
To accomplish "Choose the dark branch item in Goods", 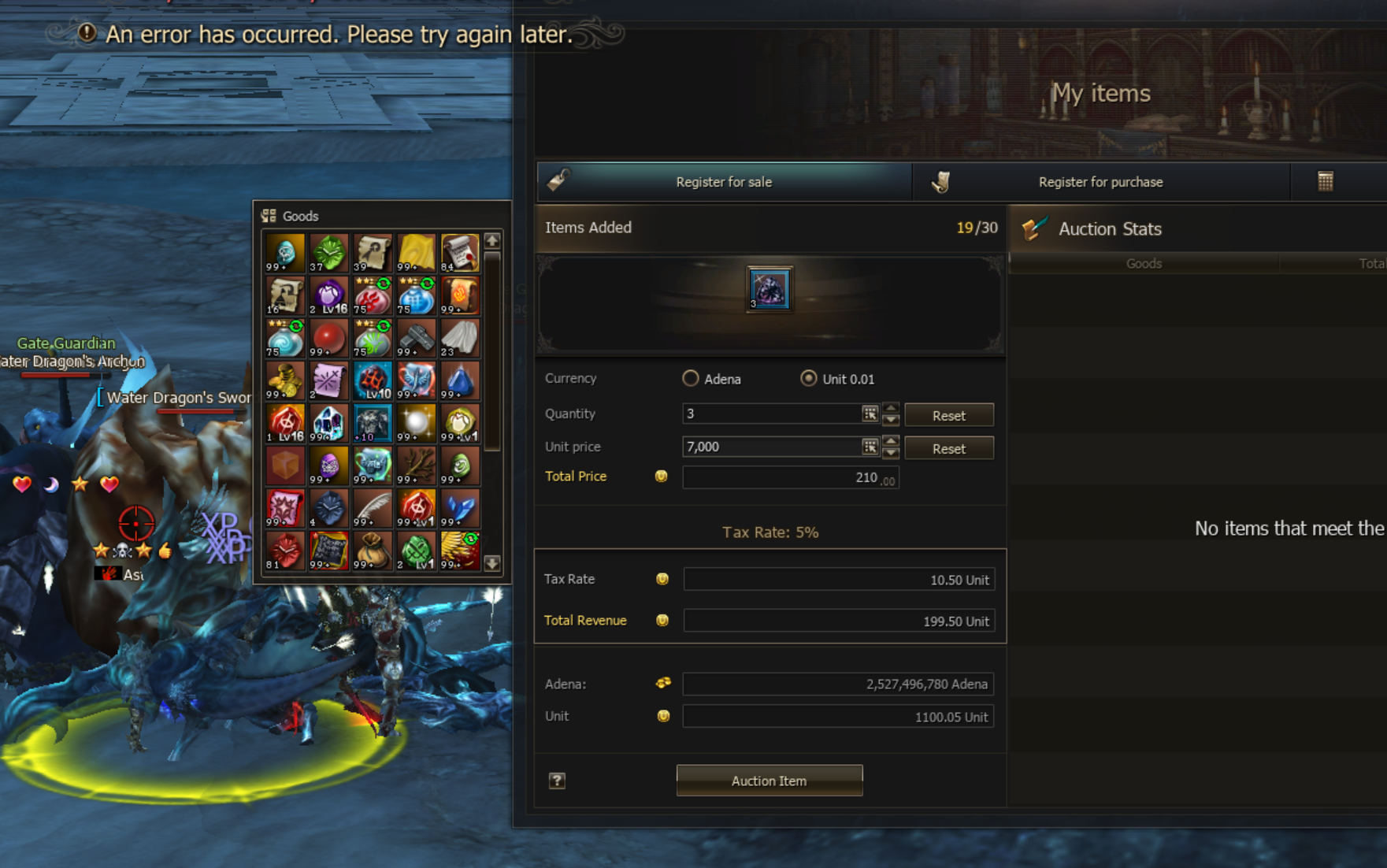I will coord(416,466).
